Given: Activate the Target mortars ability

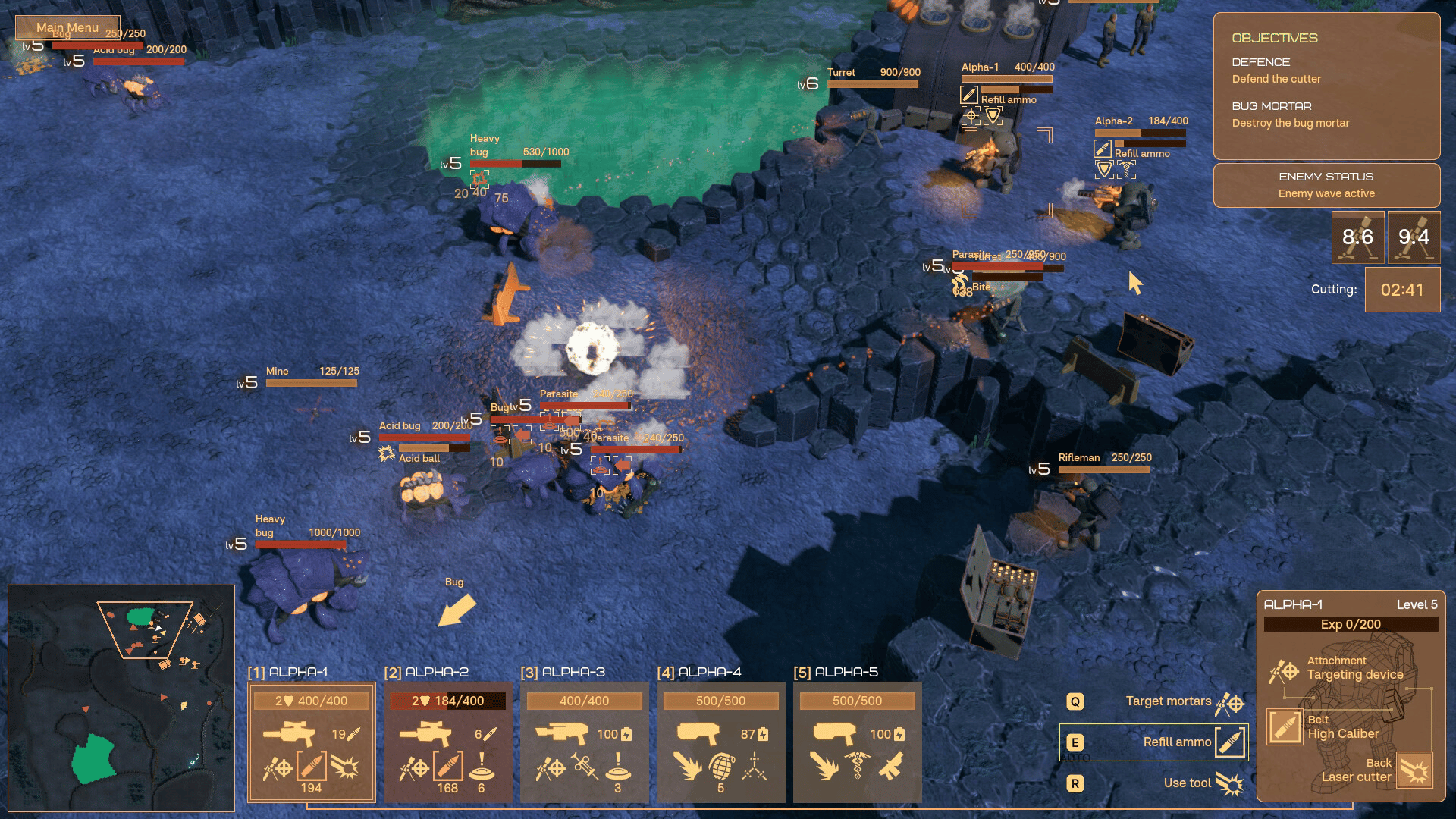Looking at the screenshot, I should tap(1168, 701).
